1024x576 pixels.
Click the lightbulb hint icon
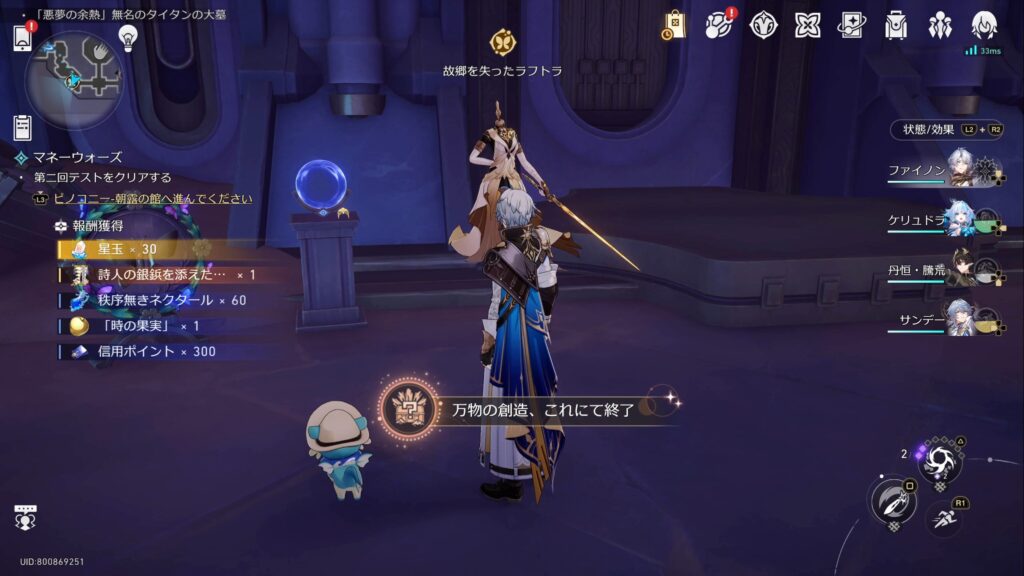[127, 37]
